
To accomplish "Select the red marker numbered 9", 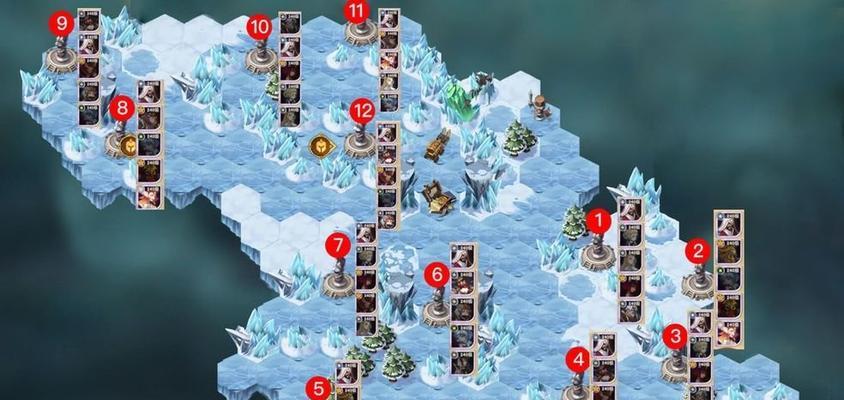I will [x=63, y=22].
